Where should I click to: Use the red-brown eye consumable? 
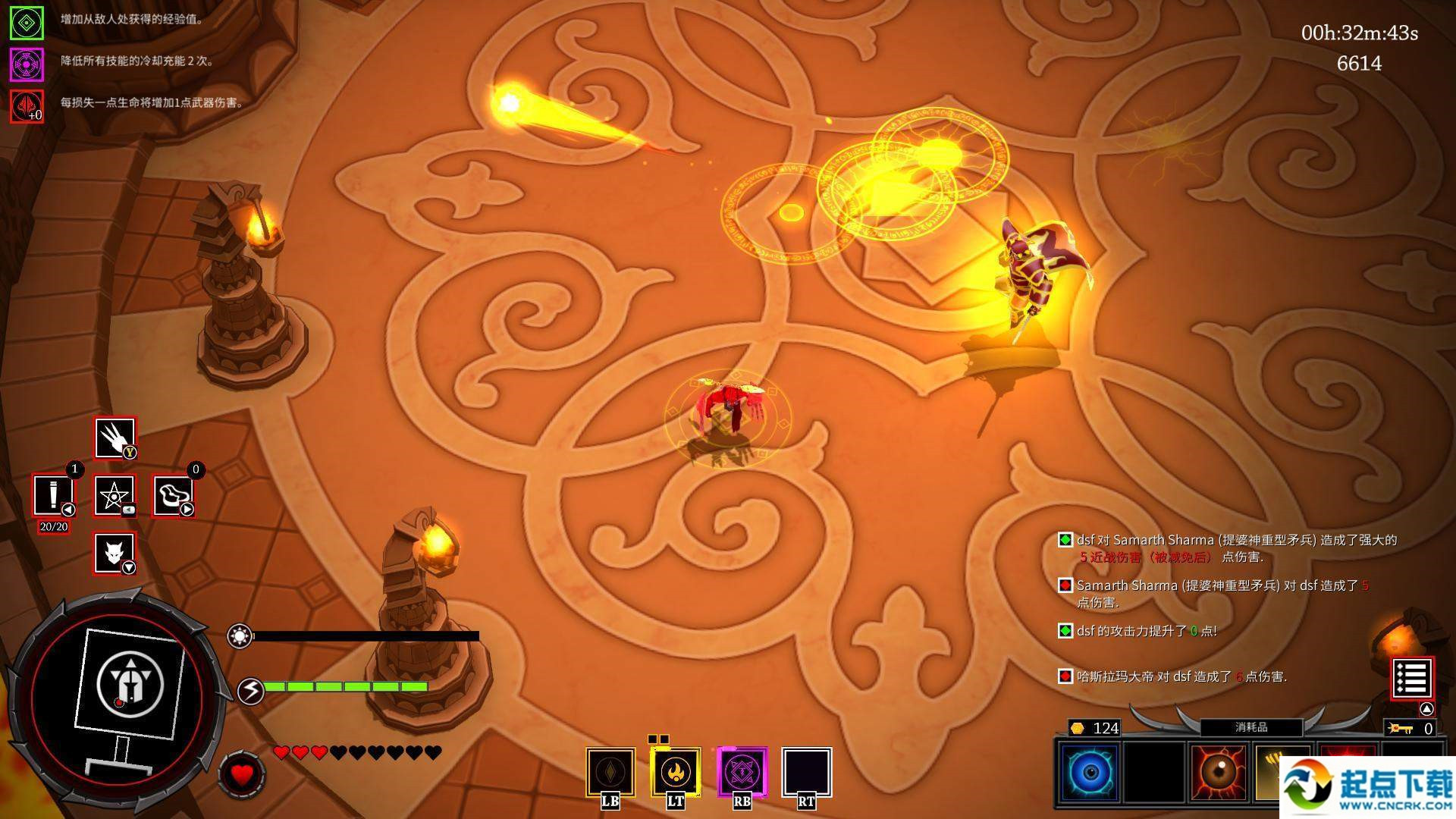coord(1219,773)
